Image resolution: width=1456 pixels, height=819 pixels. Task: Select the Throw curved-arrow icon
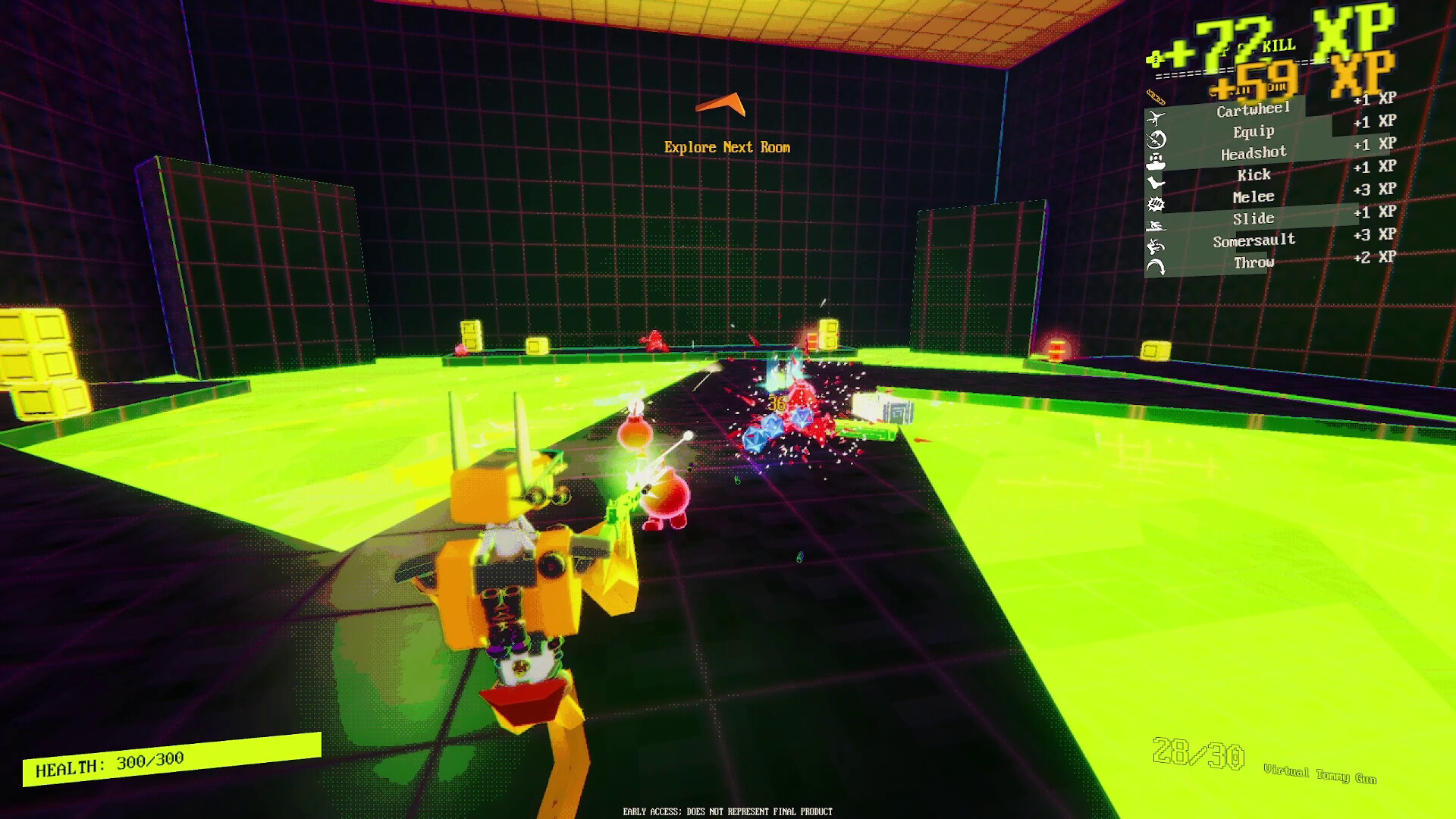point(1155,262)
